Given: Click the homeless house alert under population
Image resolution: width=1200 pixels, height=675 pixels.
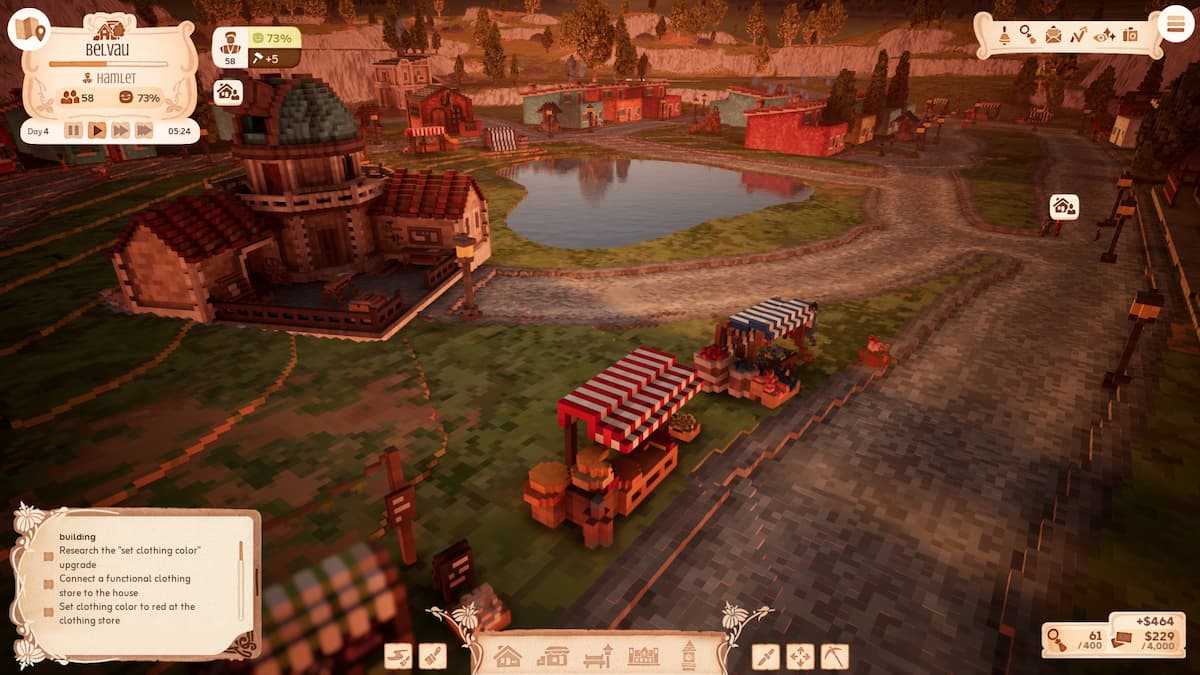Looking at the screenshot, I should [228, 92].
